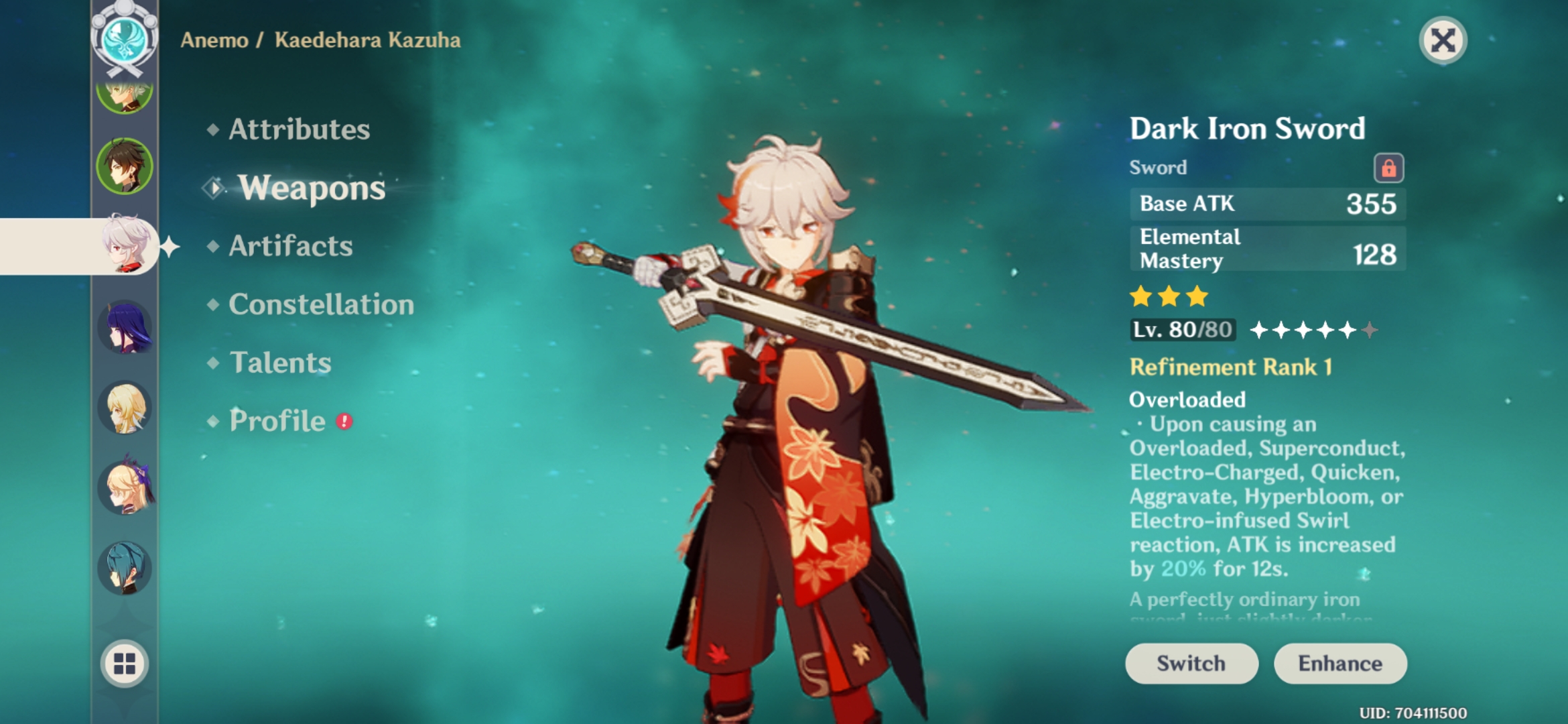Select the green-haired character portrait in sidebar

point(125,96)
